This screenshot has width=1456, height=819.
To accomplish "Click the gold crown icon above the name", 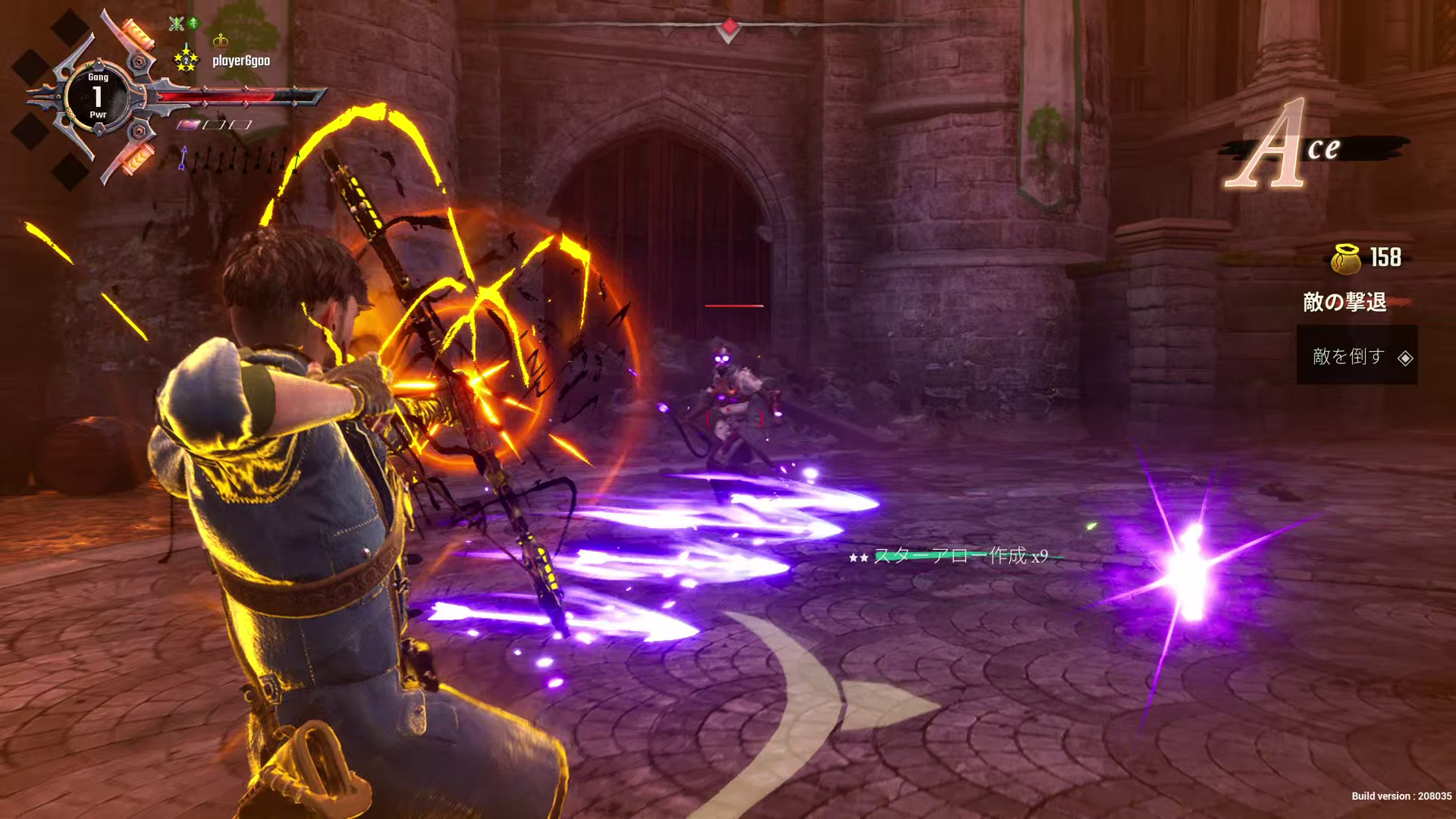I will [x=221, y=40].
